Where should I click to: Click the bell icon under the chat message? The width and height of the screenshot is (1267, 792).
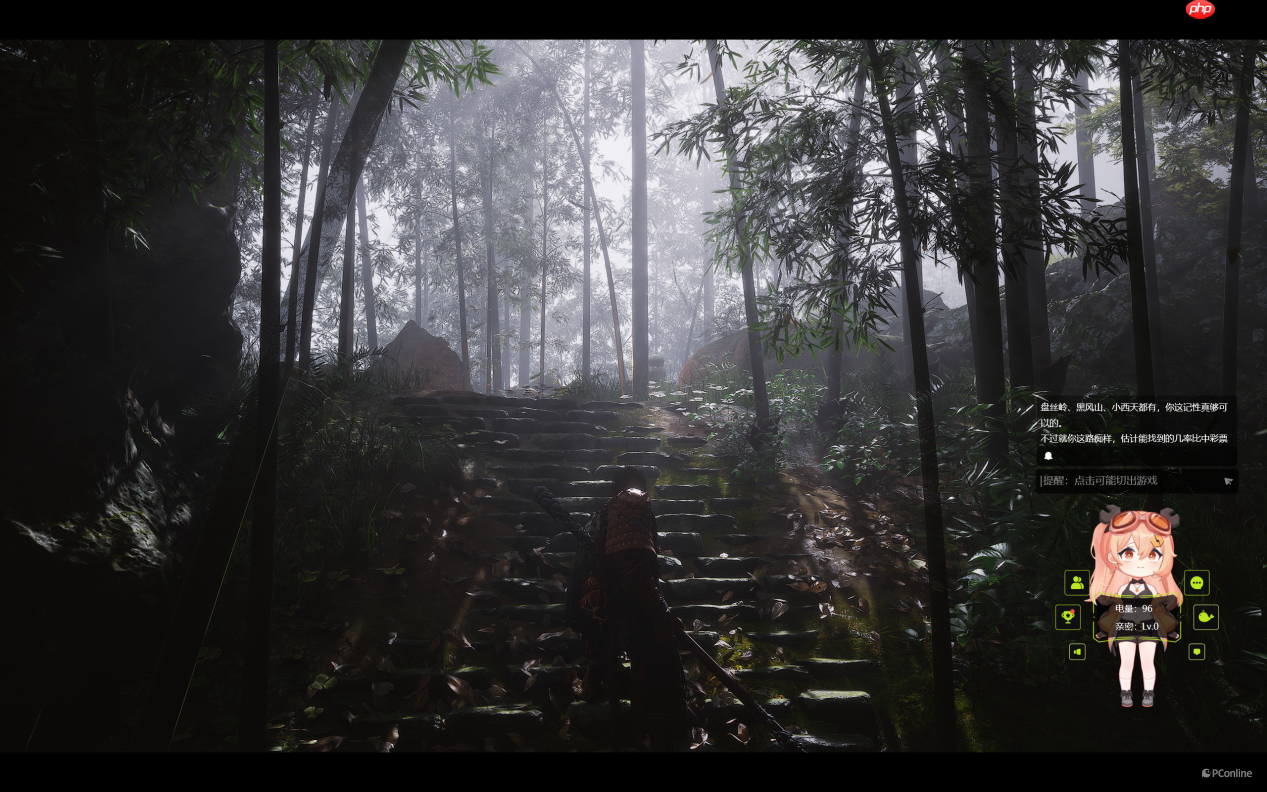[x=1048, y=456]
